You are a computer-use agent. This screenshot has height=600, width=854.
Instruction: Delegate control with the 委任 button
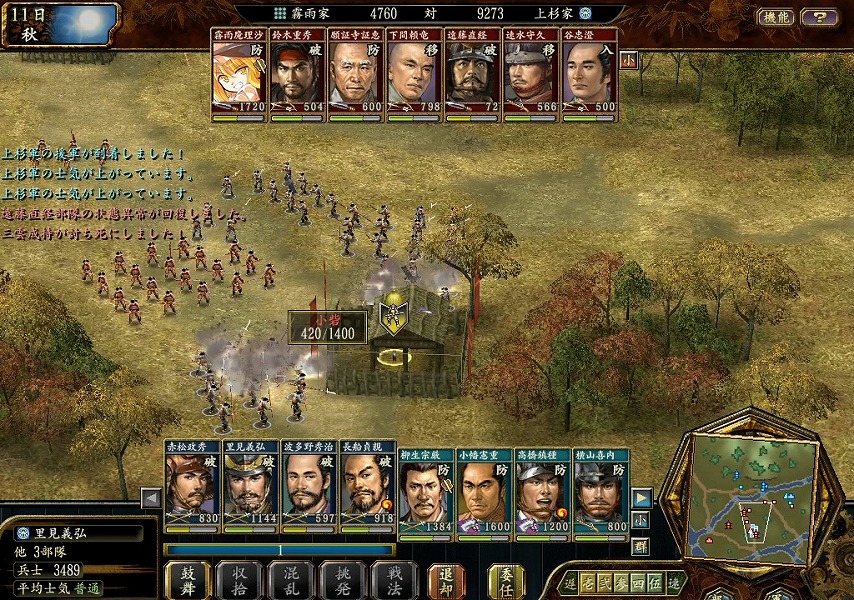[506, 579]
